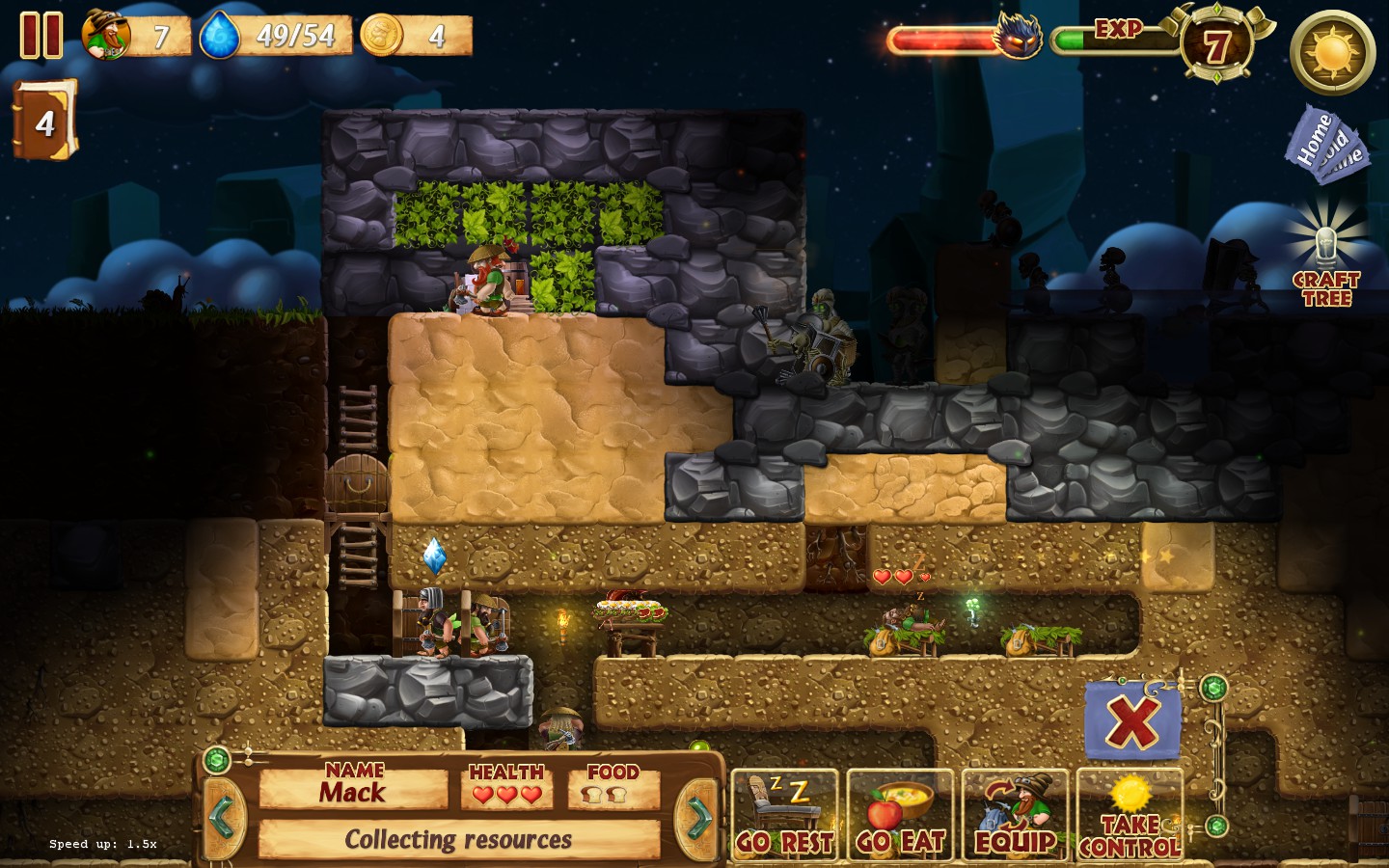Toggle the sun day-night button
1389x868 pixels.
pos(1332,52)
